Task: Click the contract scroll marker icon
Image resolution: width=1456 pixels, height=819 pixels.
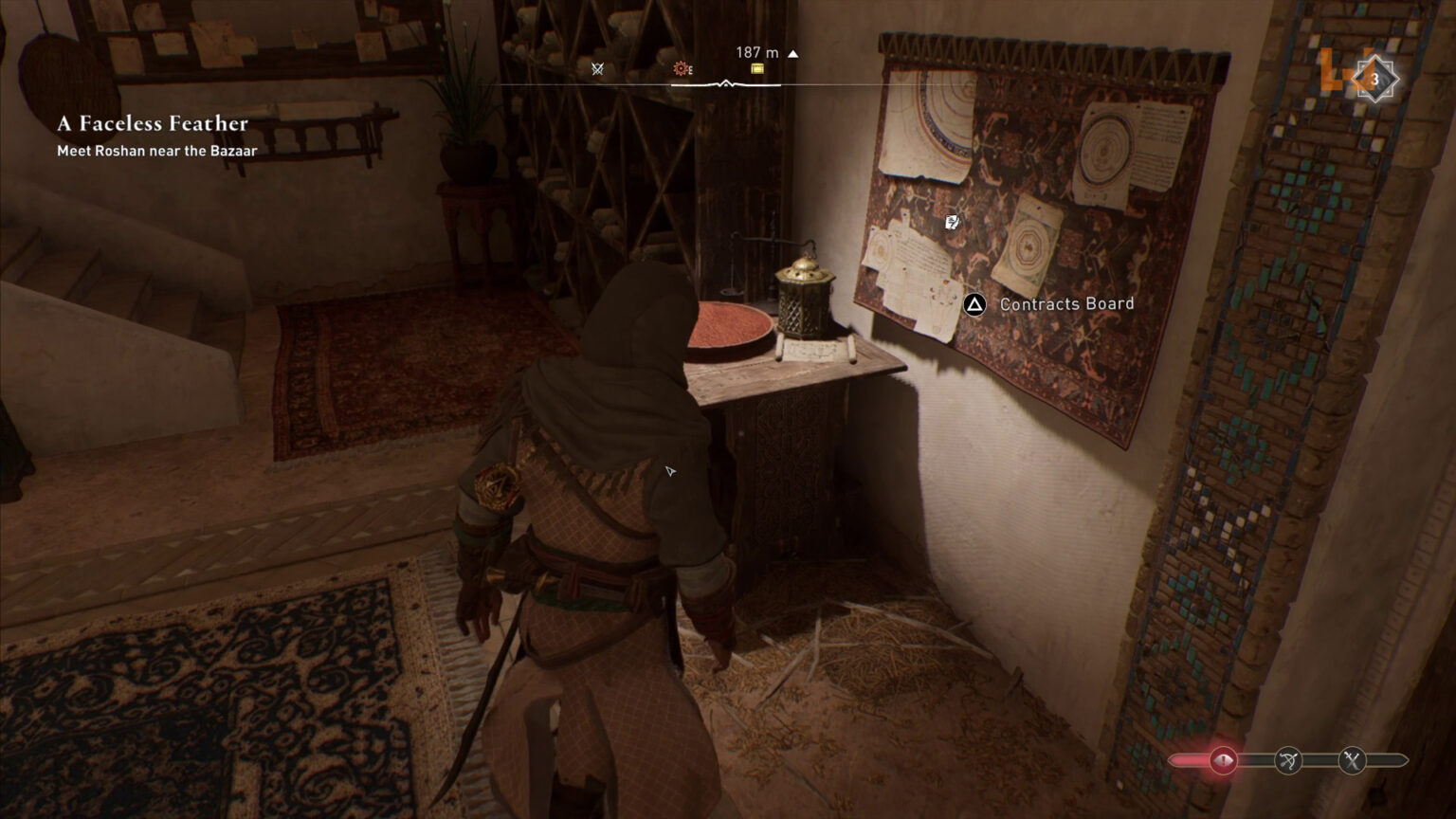Action: tap(952, 222)
